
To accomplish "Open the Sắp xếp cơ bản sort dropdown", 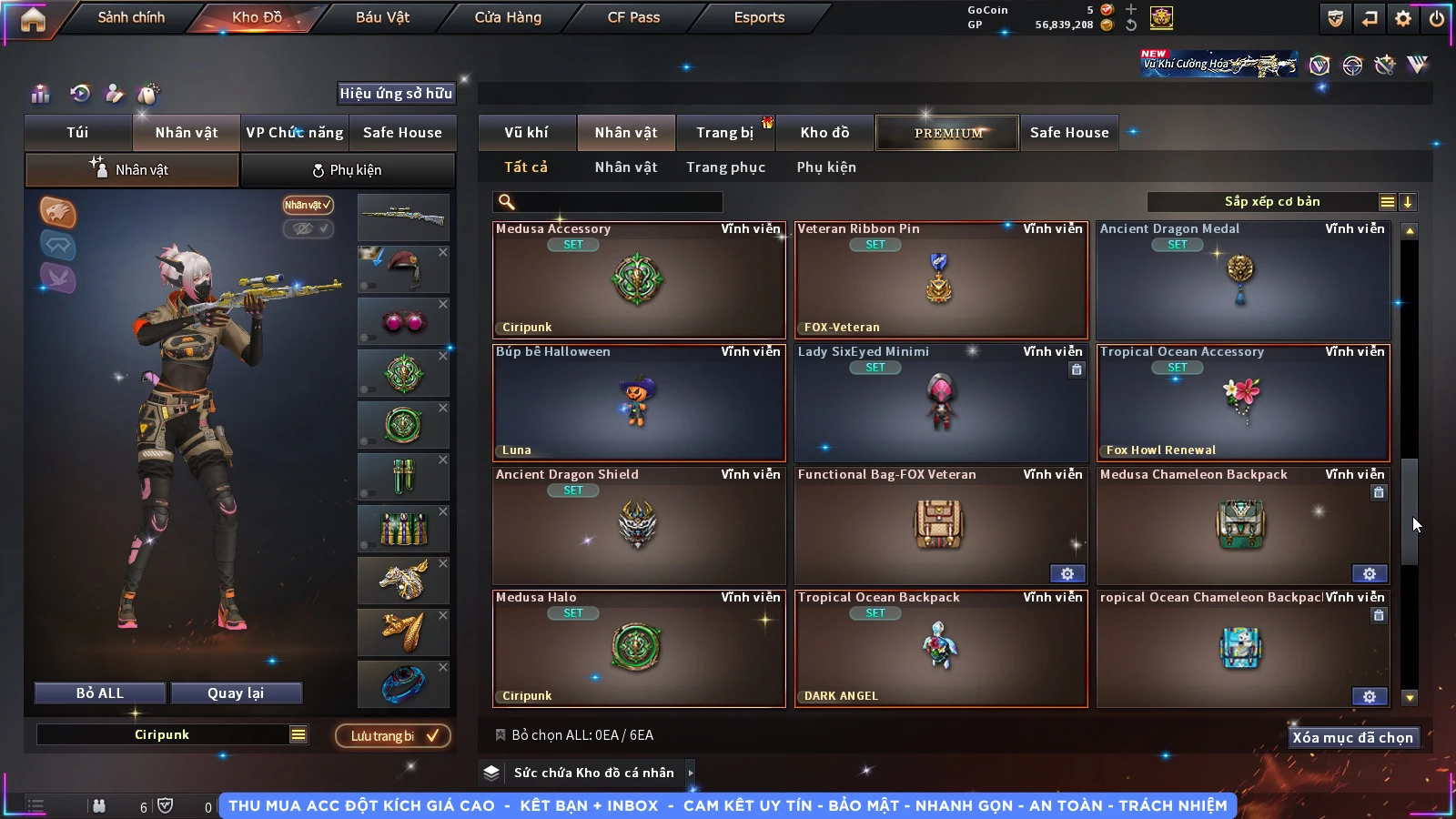I will point(1271,202).
